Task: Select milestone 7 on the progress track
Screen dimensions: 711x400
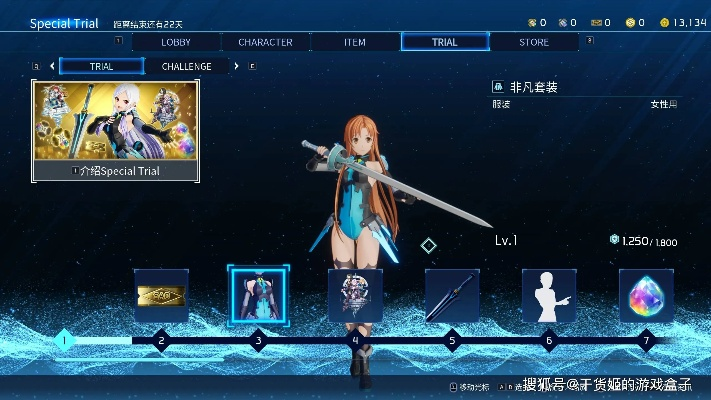Action: pos(646,340)
